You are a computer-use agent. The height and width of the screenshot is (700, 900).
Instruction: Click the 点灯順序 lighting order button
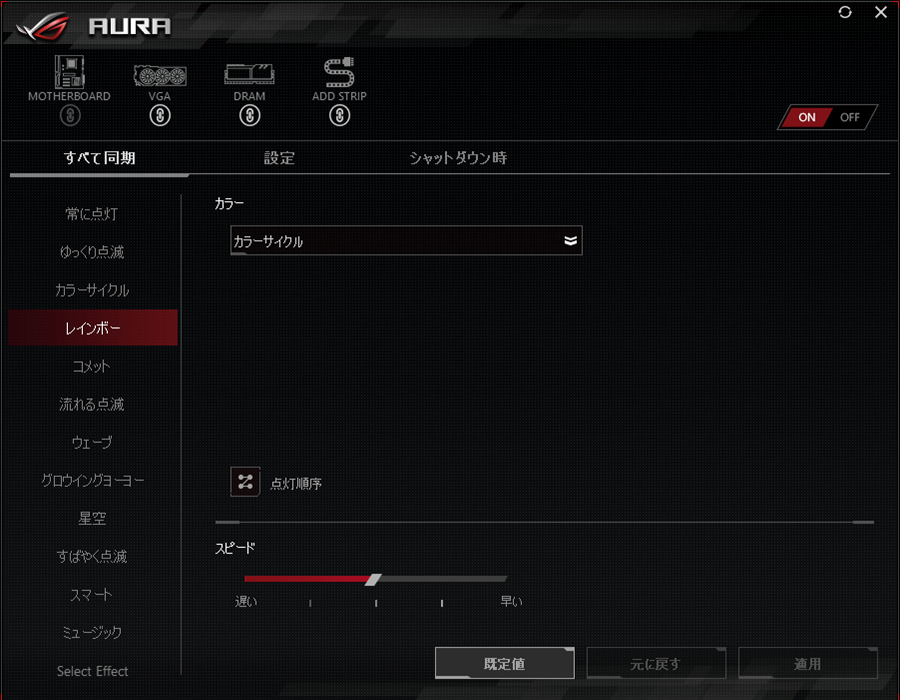tap(245, 482)
